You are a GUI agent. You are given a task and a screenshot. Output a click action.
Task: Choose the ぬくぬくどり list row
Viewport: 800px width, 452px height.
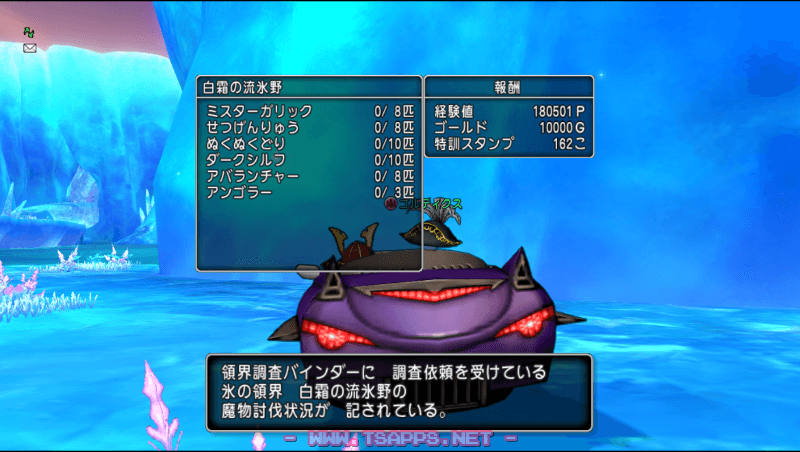click(x=308, y=143)
